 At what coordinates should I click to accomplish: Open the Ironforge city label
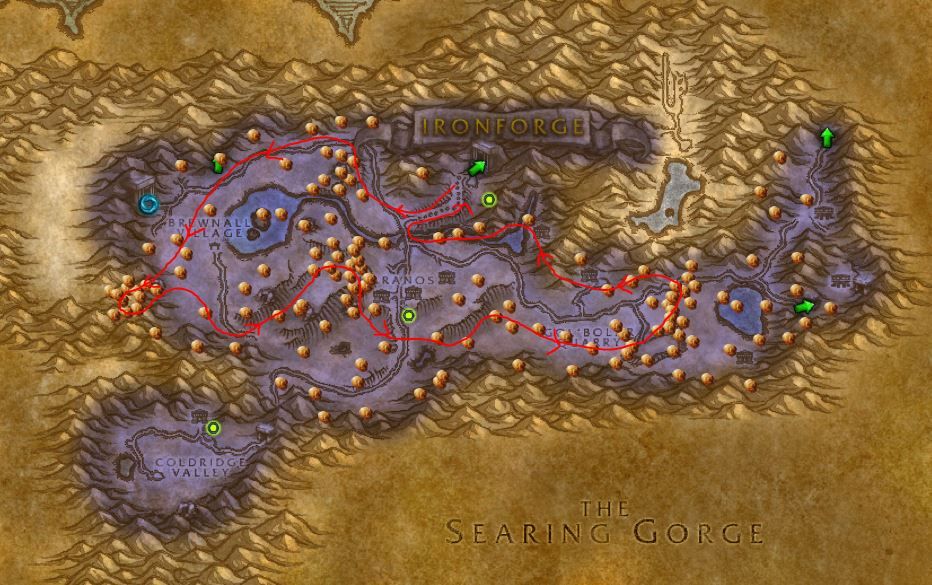[x=502, y=126]
